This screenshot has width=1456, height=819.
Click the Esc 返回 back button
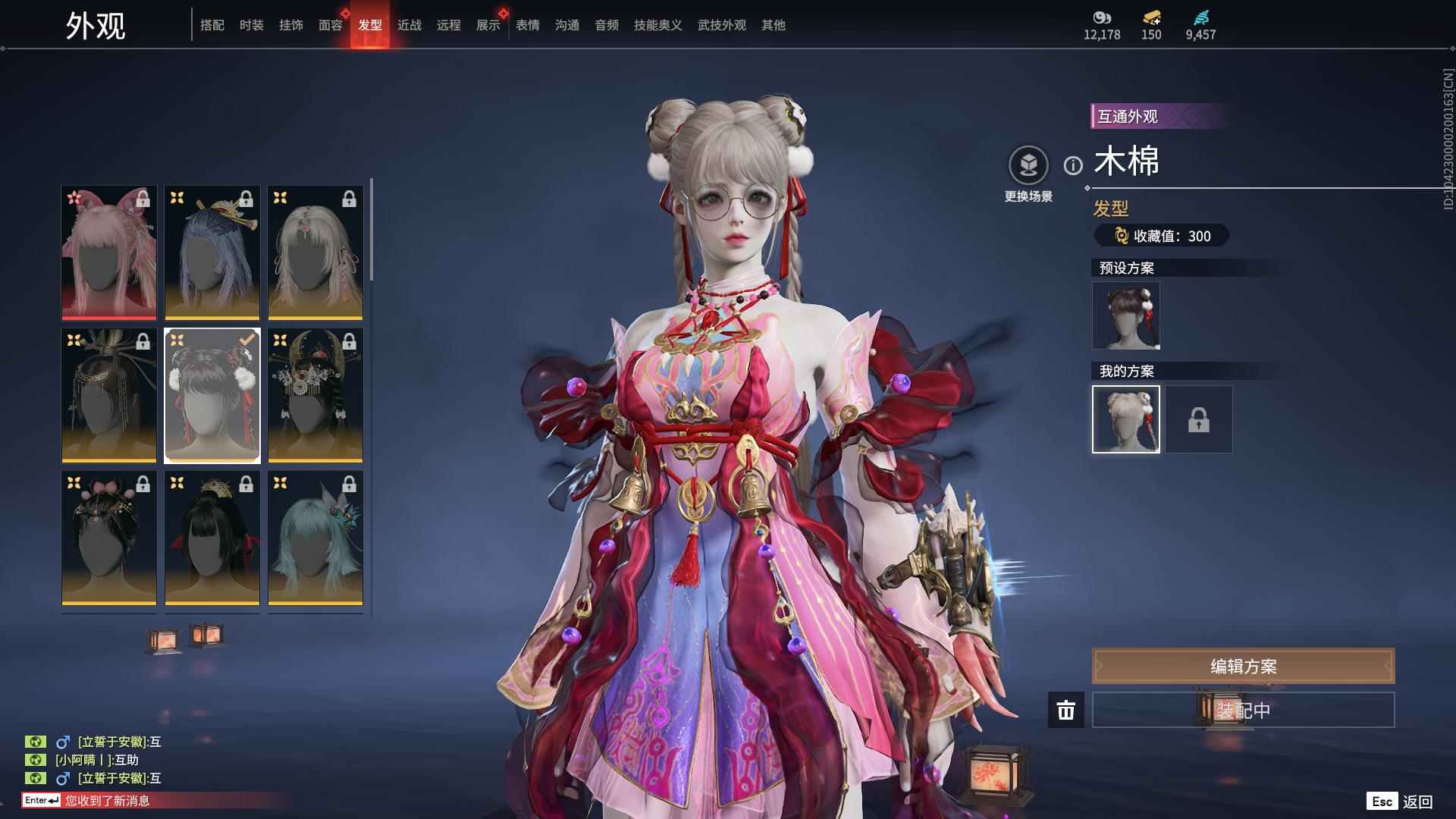pyautogui.click(x=1400, y=802)
